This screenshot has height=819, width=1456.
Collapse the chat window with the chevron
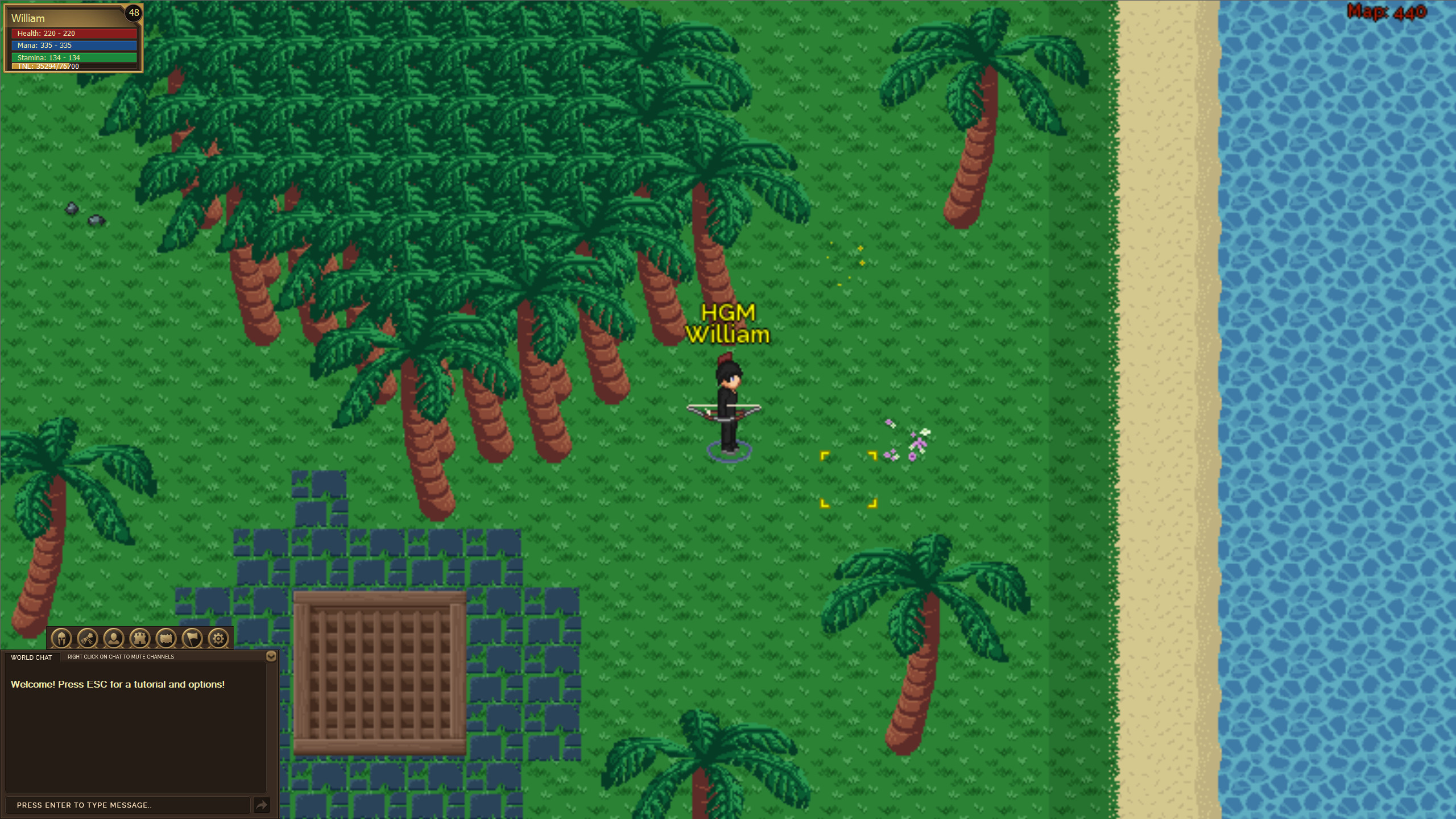point(271,656)
